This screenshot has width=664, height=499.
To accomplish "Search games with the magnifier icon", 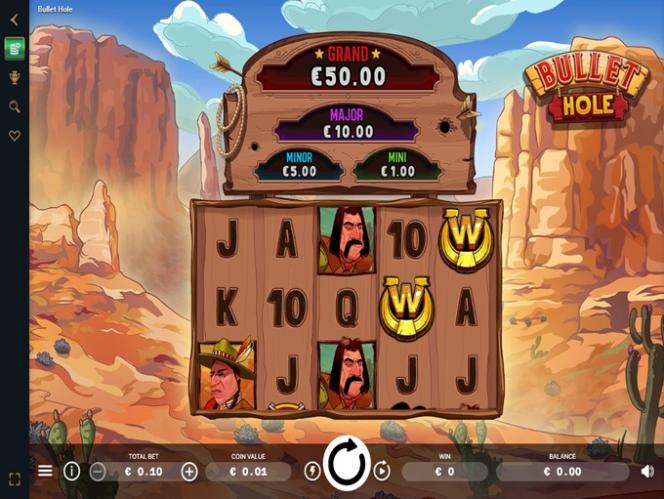I will 14,106.
